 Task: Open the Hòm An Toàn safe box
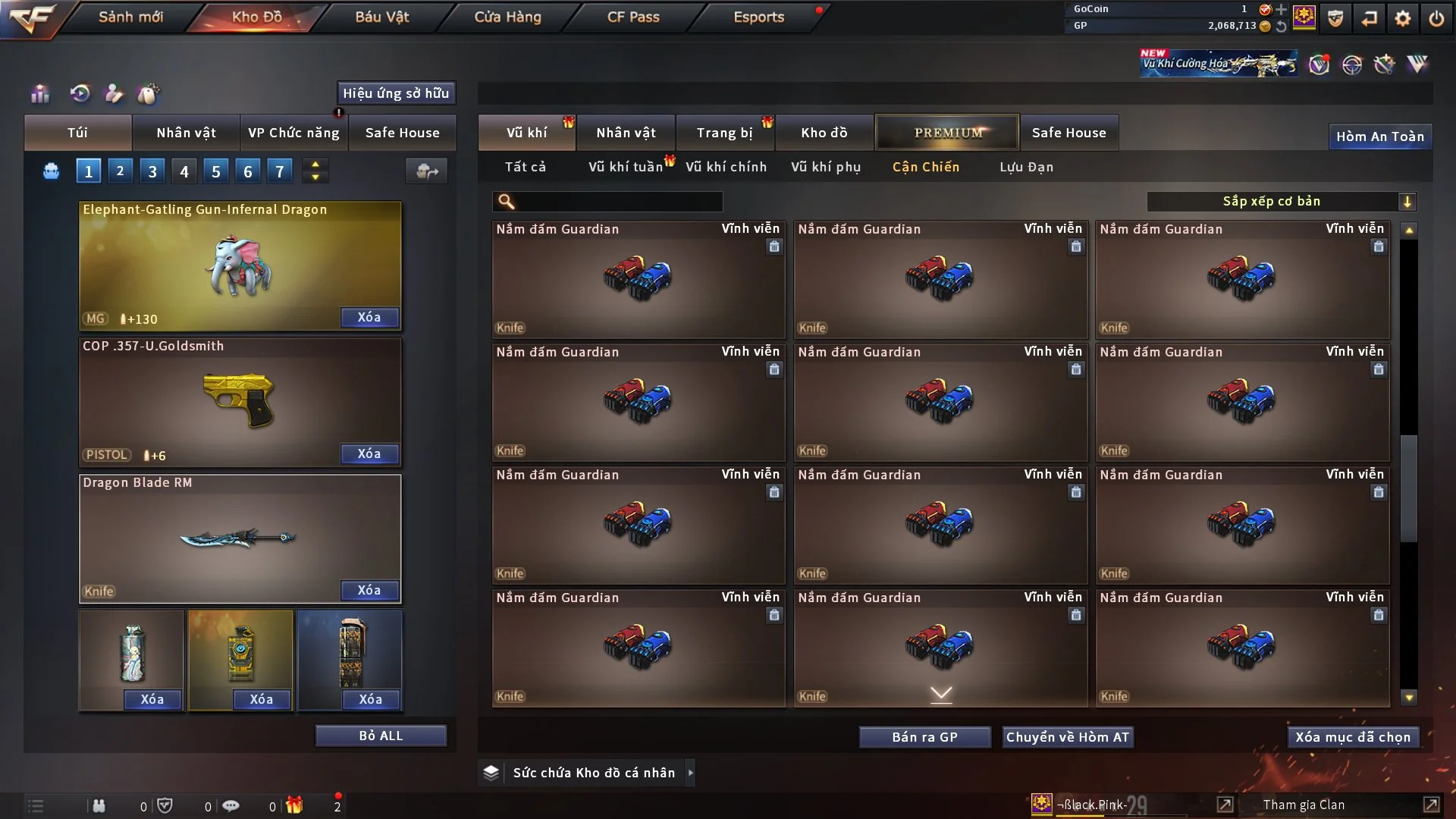(1379, 136)
